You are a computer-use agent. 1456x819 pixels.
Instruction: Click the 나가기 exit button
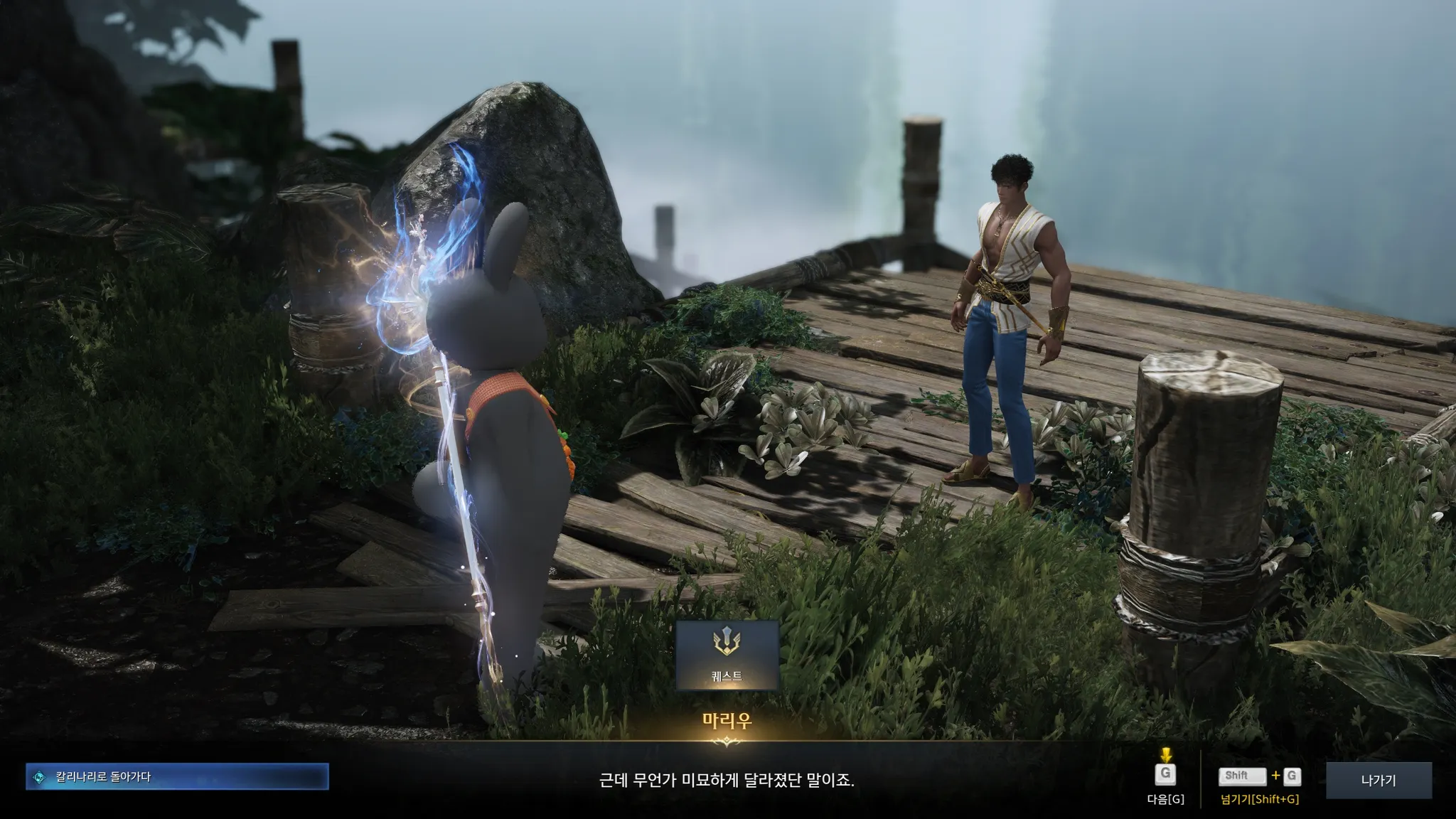[x=1379, y=781]
